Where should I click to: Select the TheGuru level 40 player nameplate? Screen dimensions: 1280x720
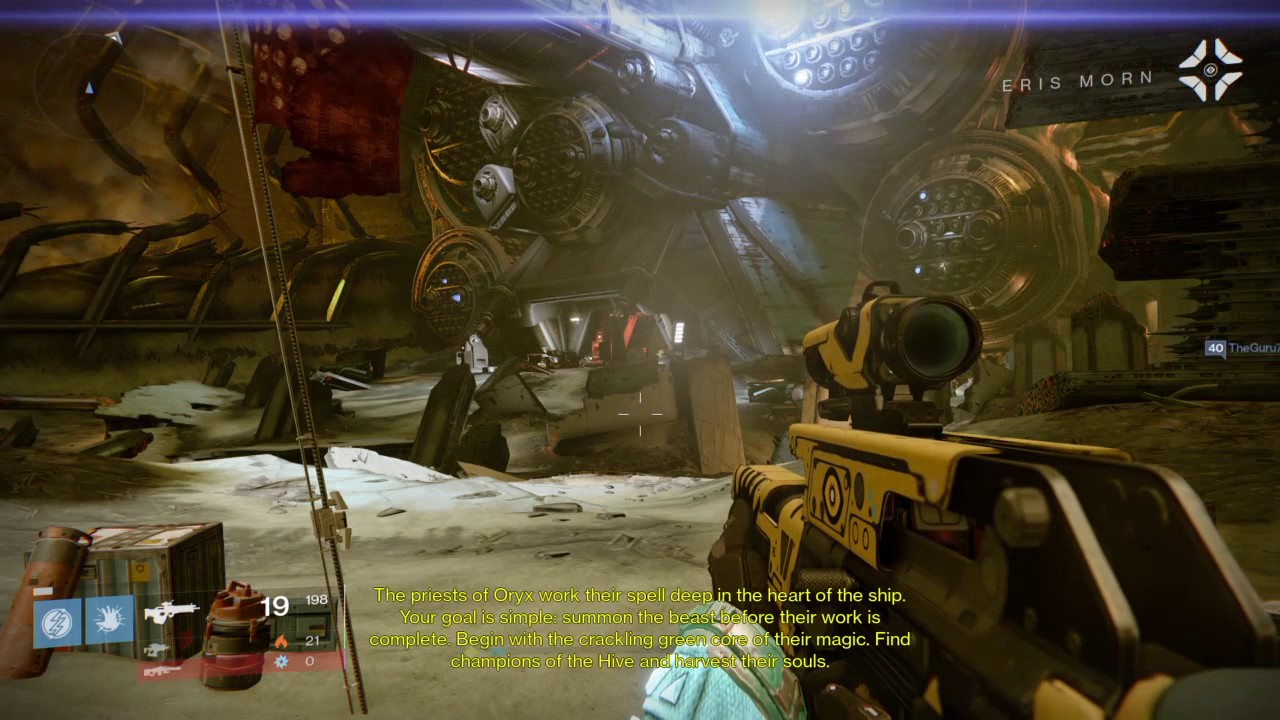[1242, 348]
